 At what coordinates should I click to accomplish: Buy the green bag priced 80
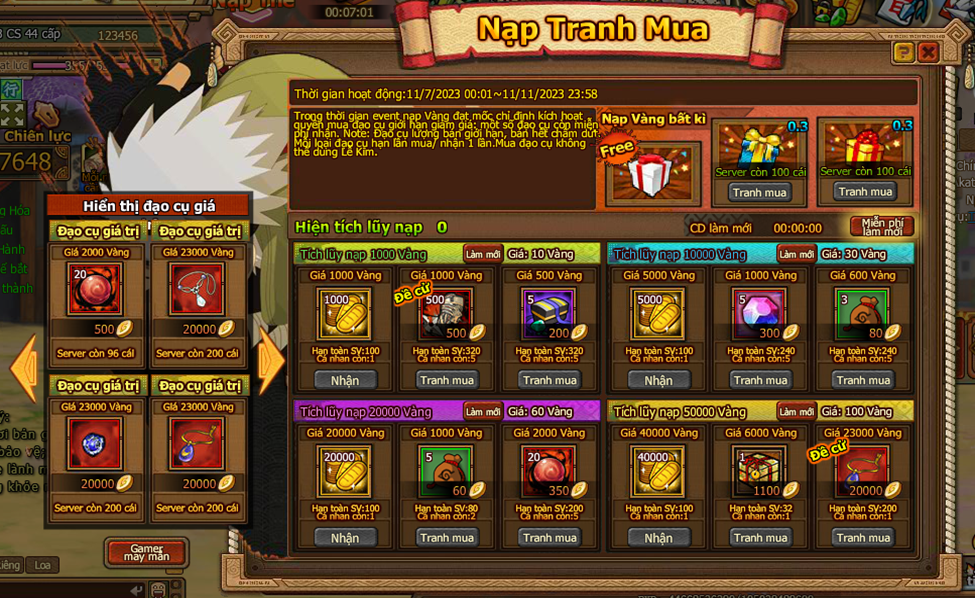864,380
